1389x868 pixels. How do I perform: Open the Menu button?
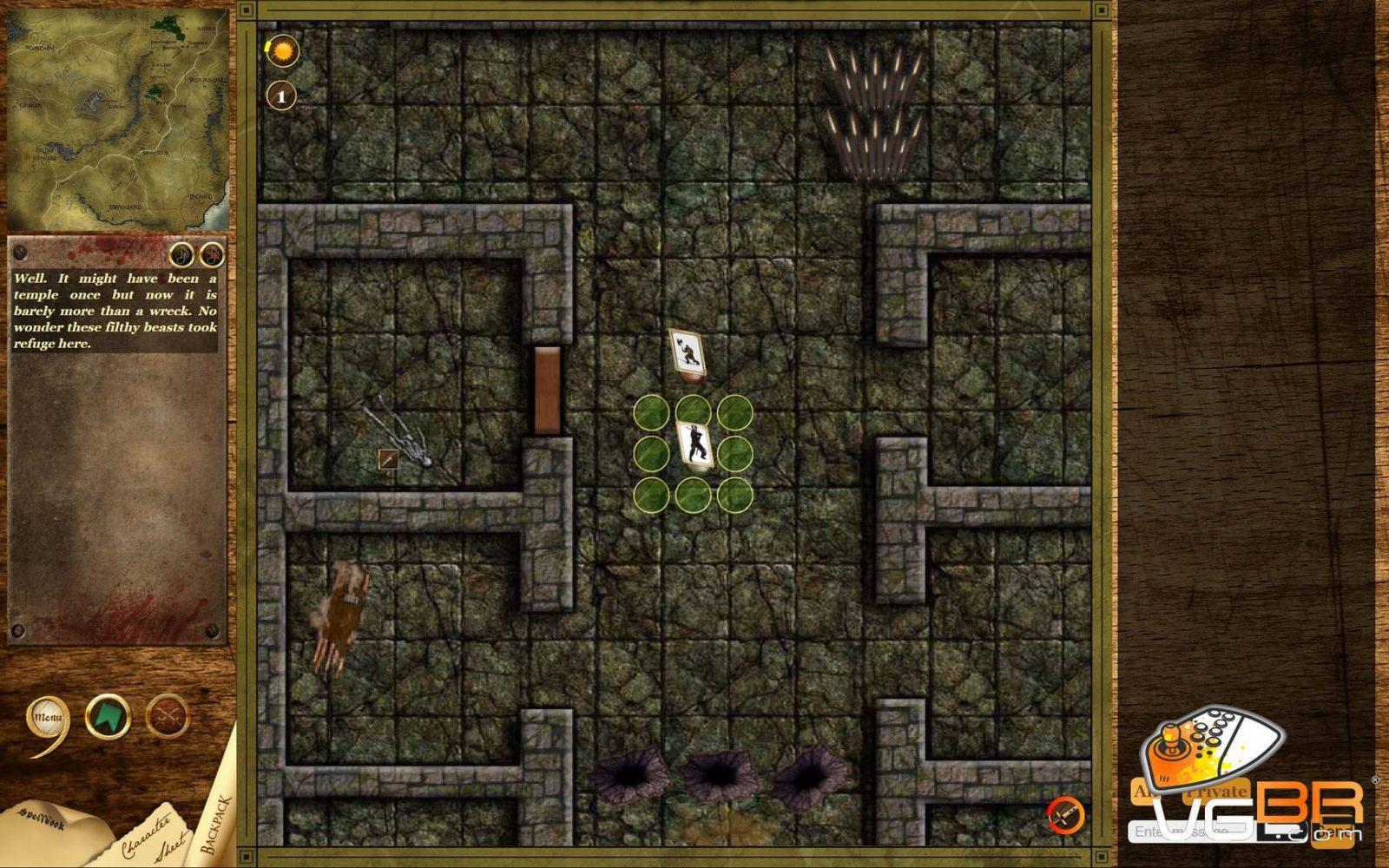pos(48,718)
